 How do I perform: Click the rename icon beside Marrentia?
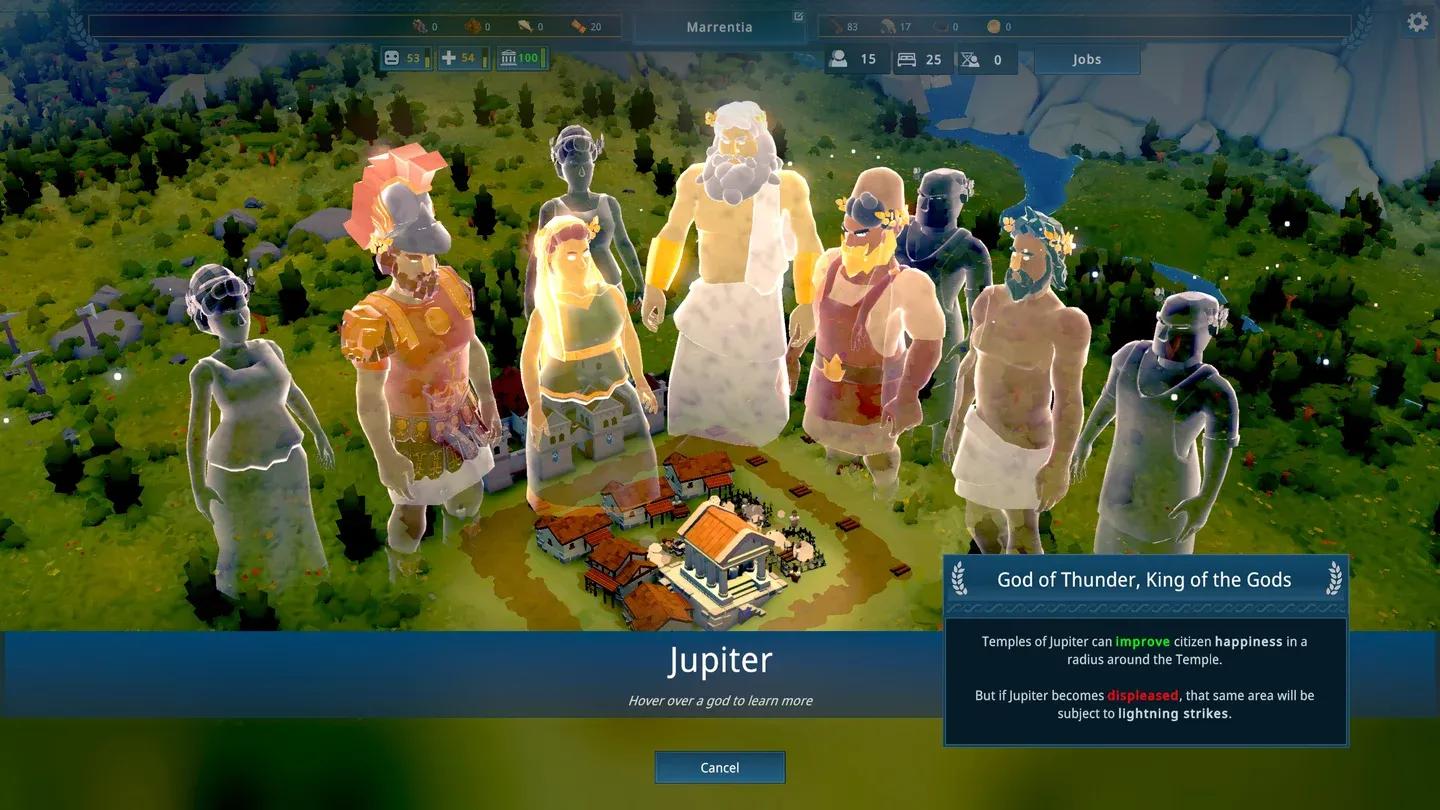pyautogui.click(x=798, y=16)
